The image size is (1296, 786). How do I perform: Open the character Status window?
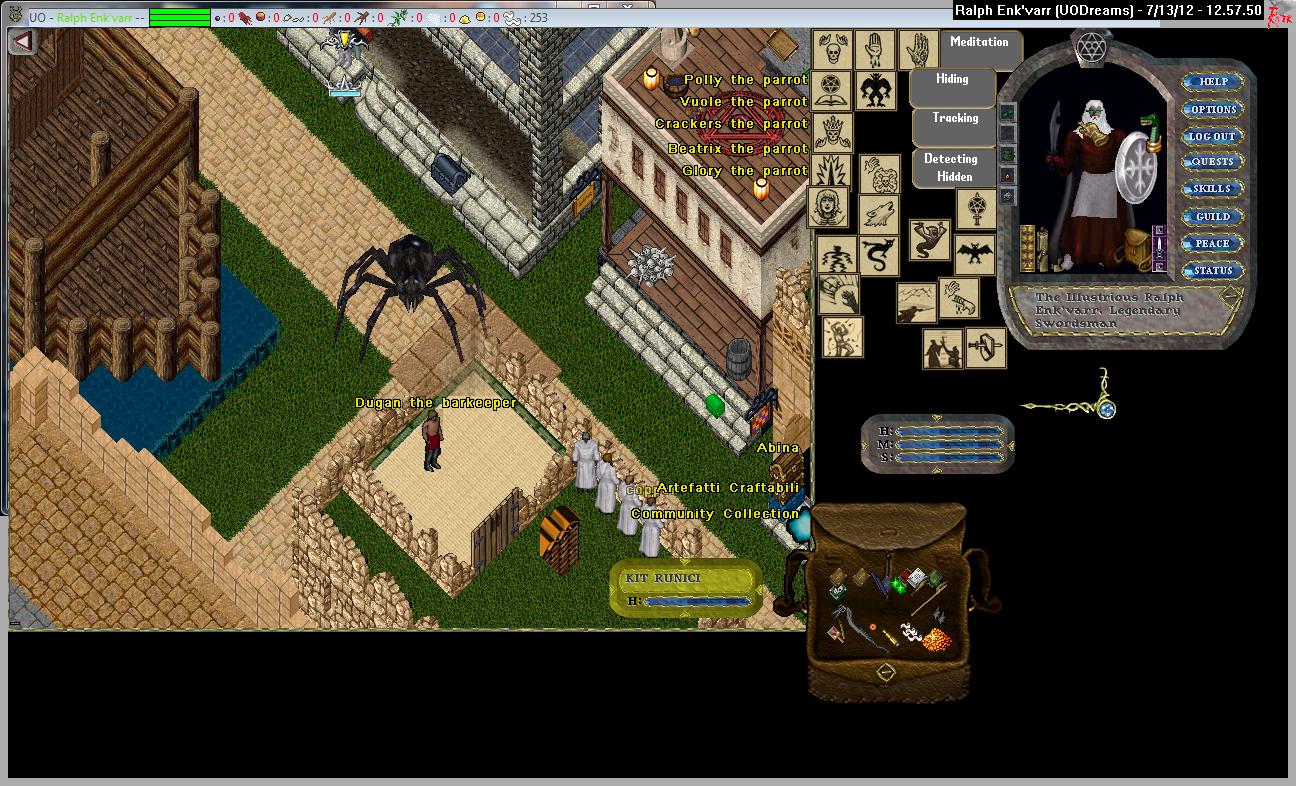click(1212, 270)
